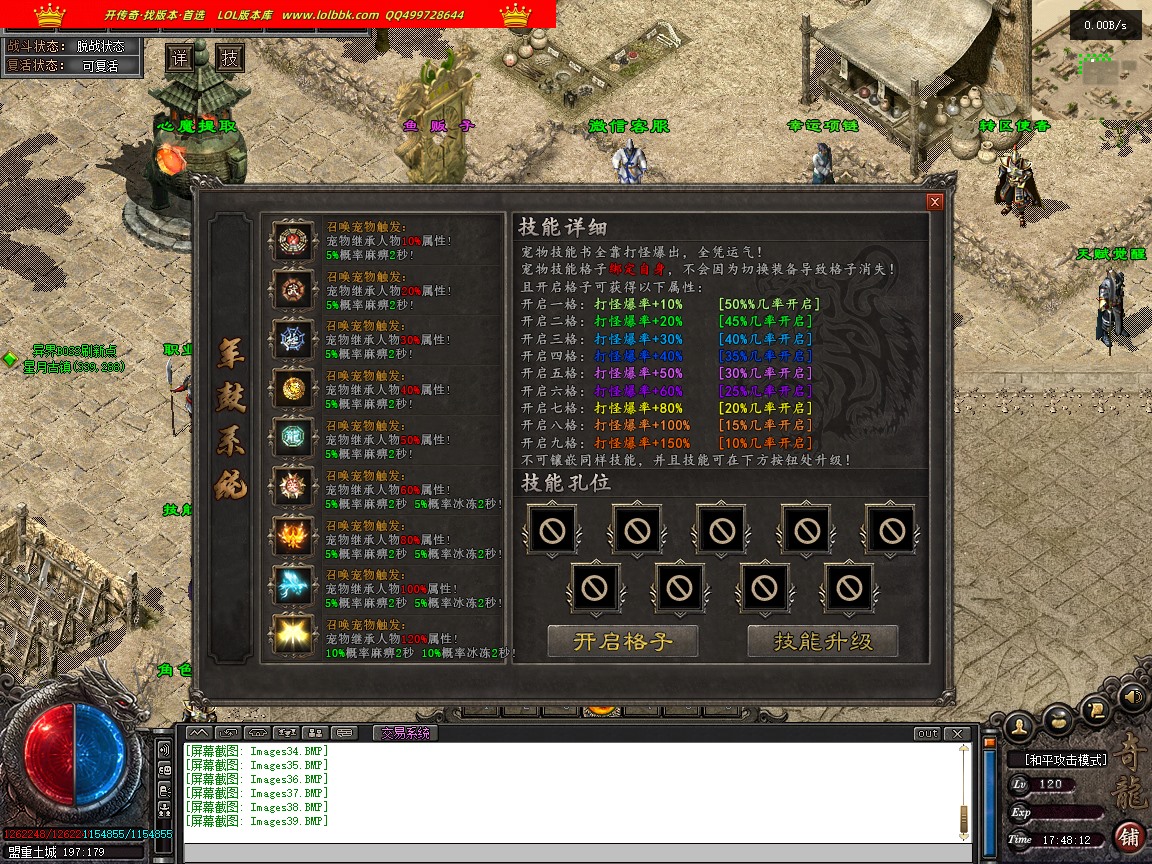Open the 详 details button
This screenshot has height=864, width=1152.
(x=179, y=58)
